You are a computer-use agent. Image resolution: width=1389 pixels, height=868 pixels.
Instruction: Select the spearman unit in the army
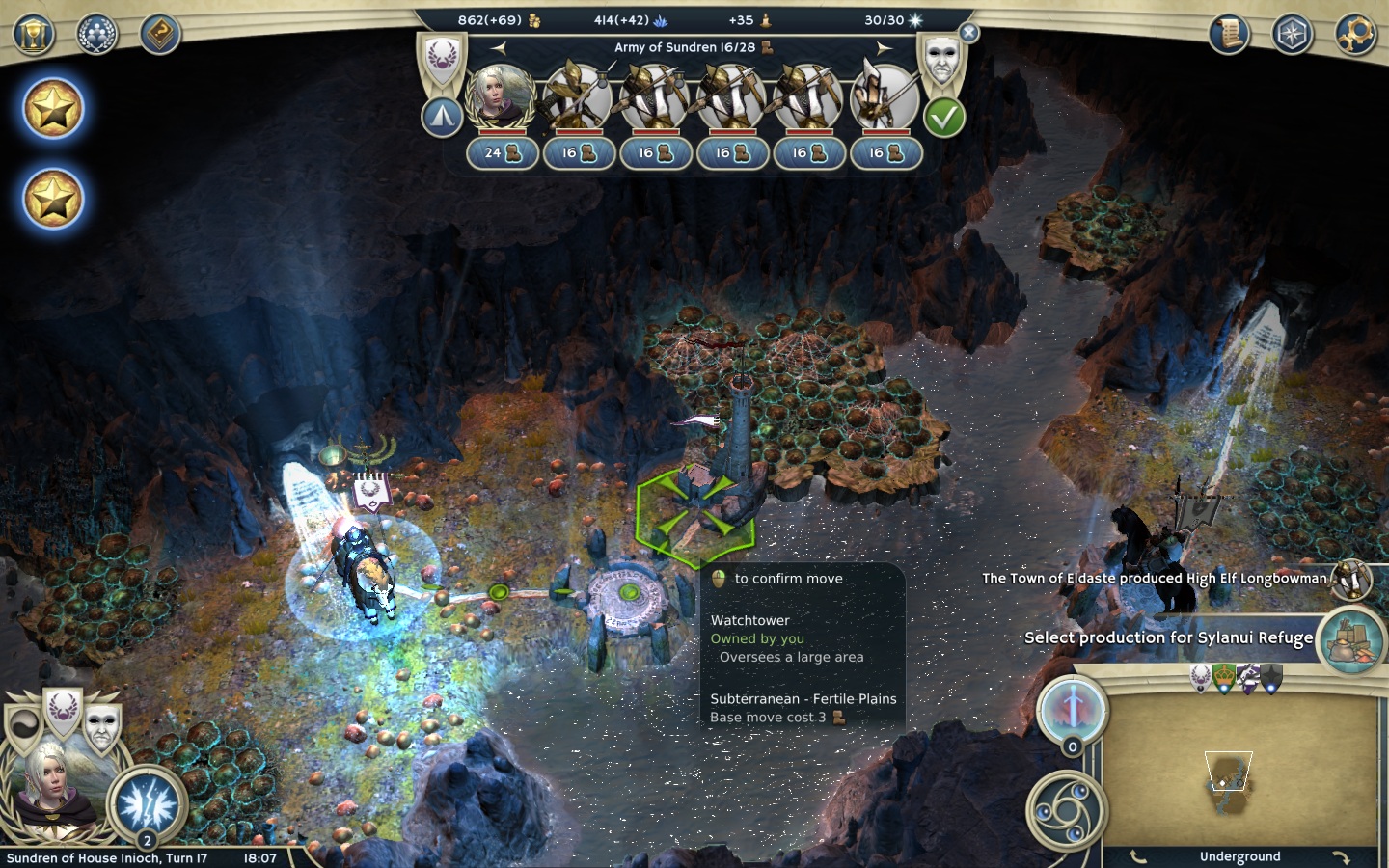(885, 96)
